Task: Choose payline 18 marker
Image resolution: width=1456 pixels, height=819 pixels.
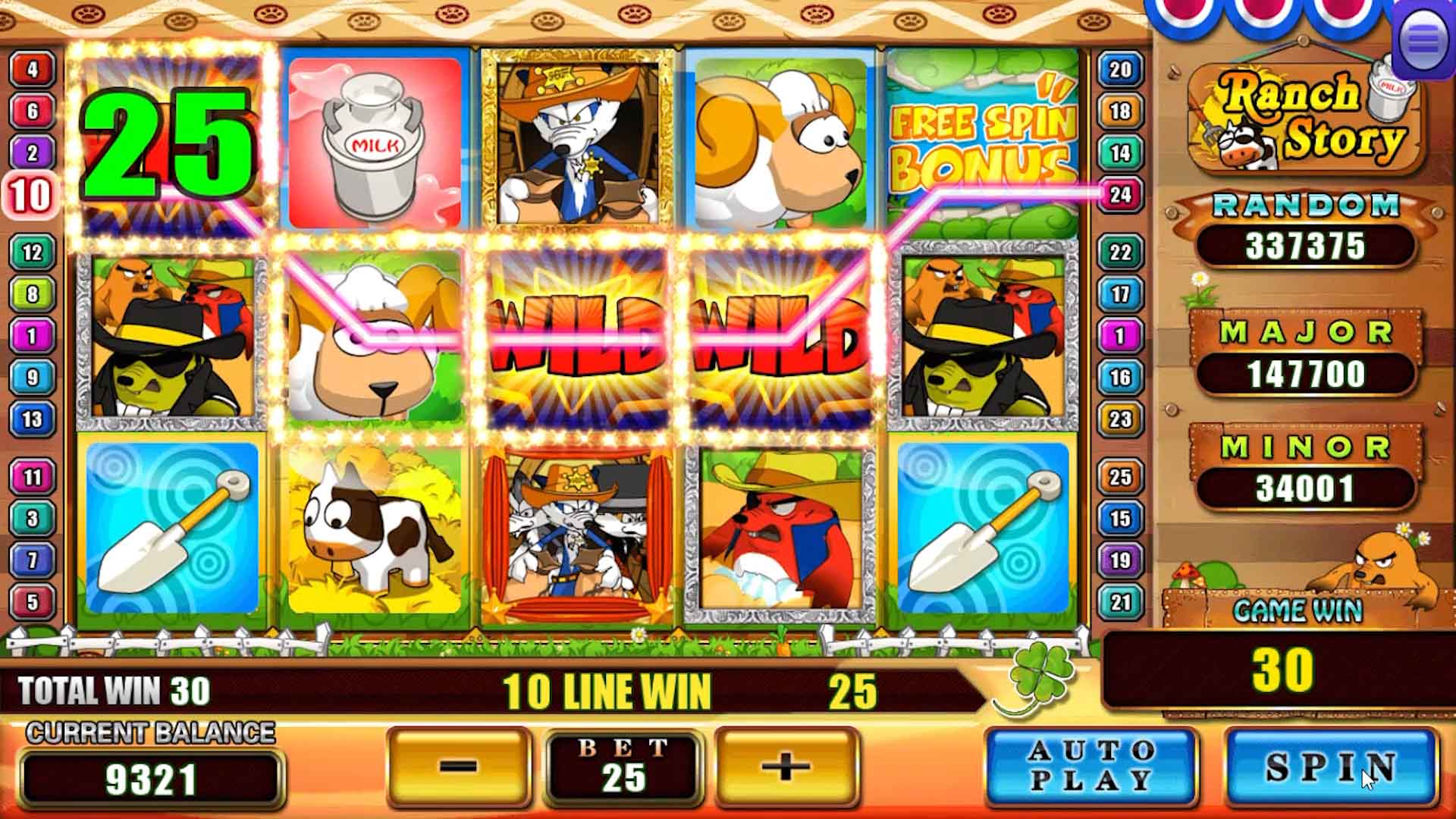Action: pos(1120,111)
